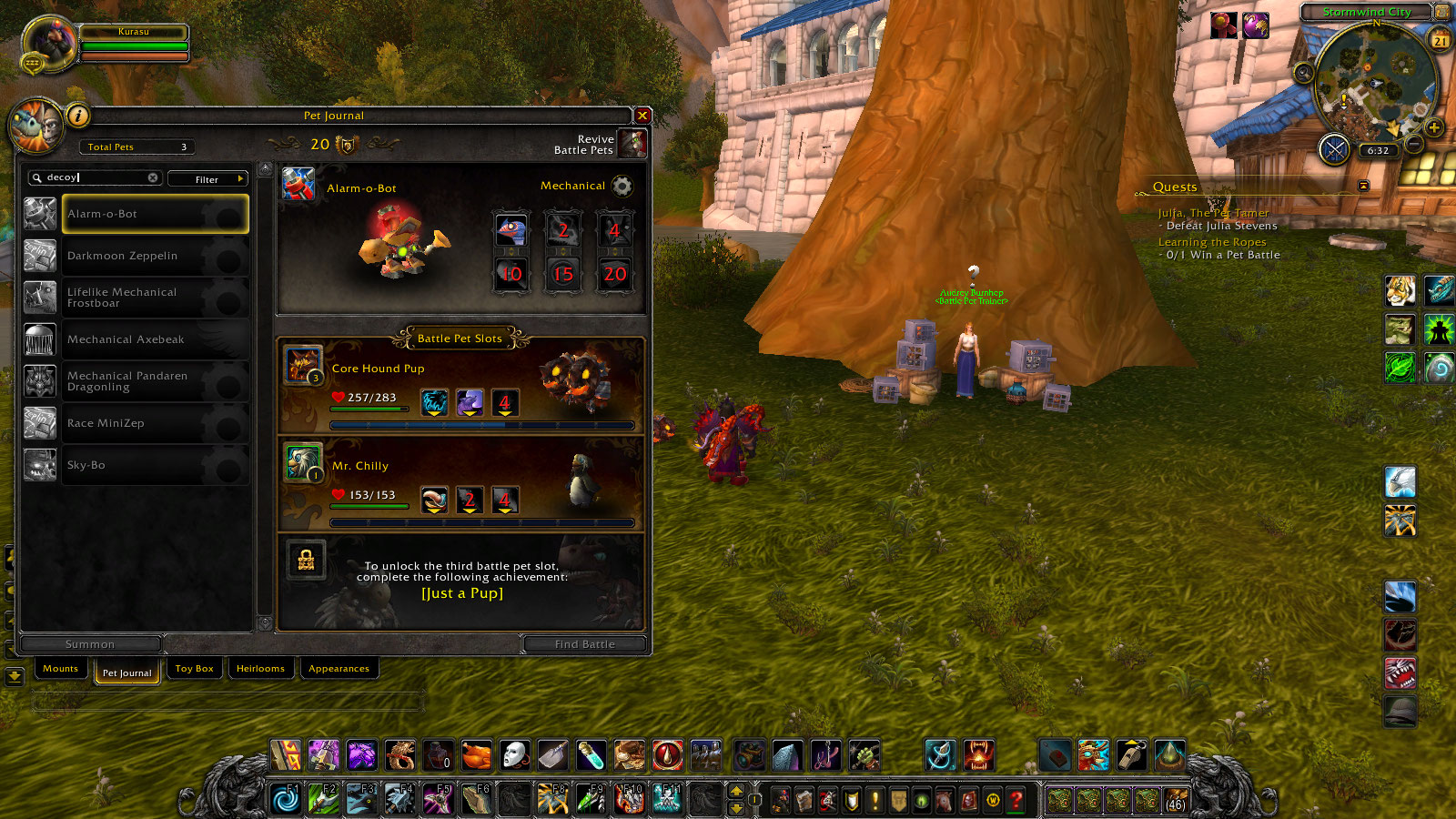The width and height of the screenshot is (1456, 819).
Task: Collapse the Quests objective tracker
Action: pos(1361,186)
